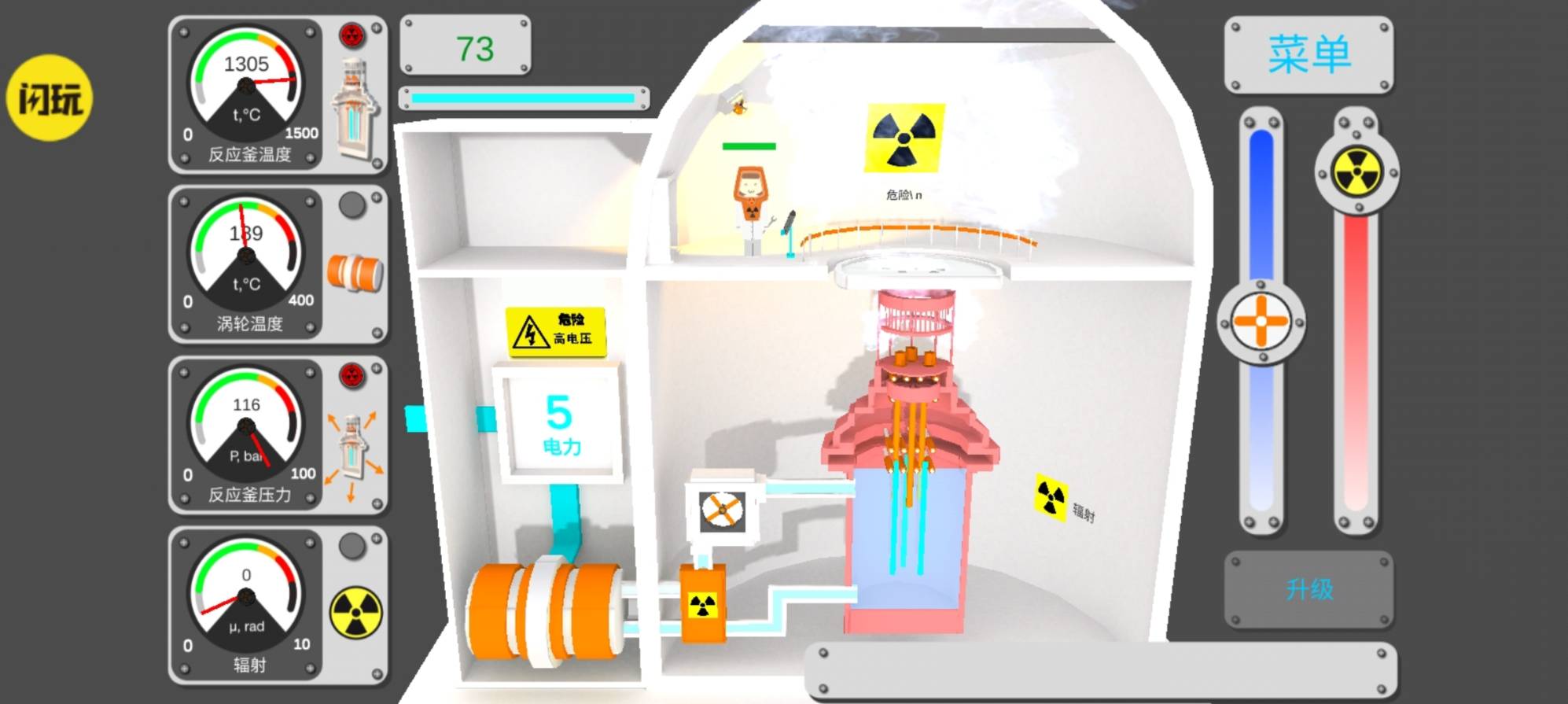Viewport: 1568px width, 704px height.
Task: Select the orange turbine icon beside 涡轮温度
Action: (x=355, y=272)
